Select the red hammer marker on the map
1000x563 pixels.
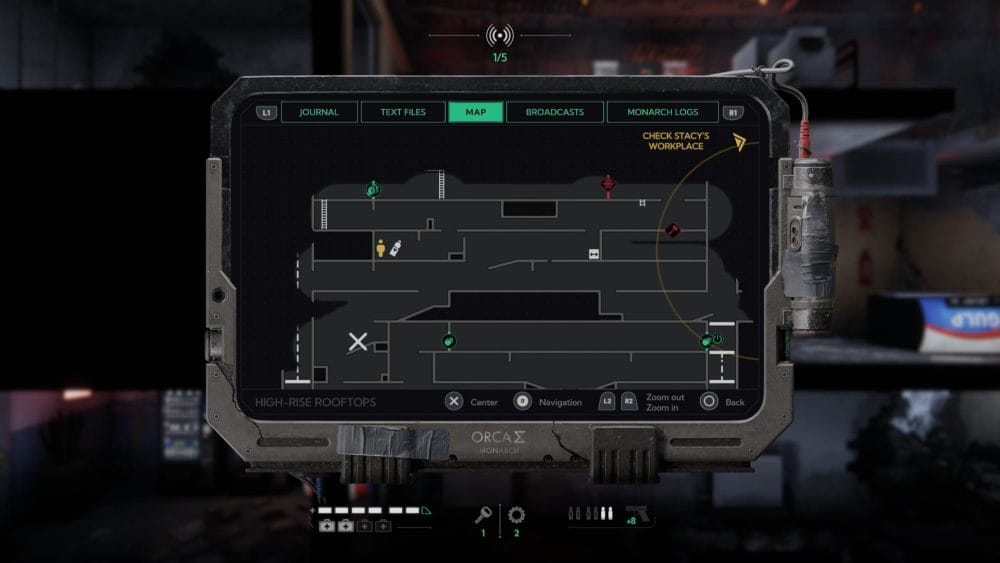pyautogui.click(x=674, y=231)
